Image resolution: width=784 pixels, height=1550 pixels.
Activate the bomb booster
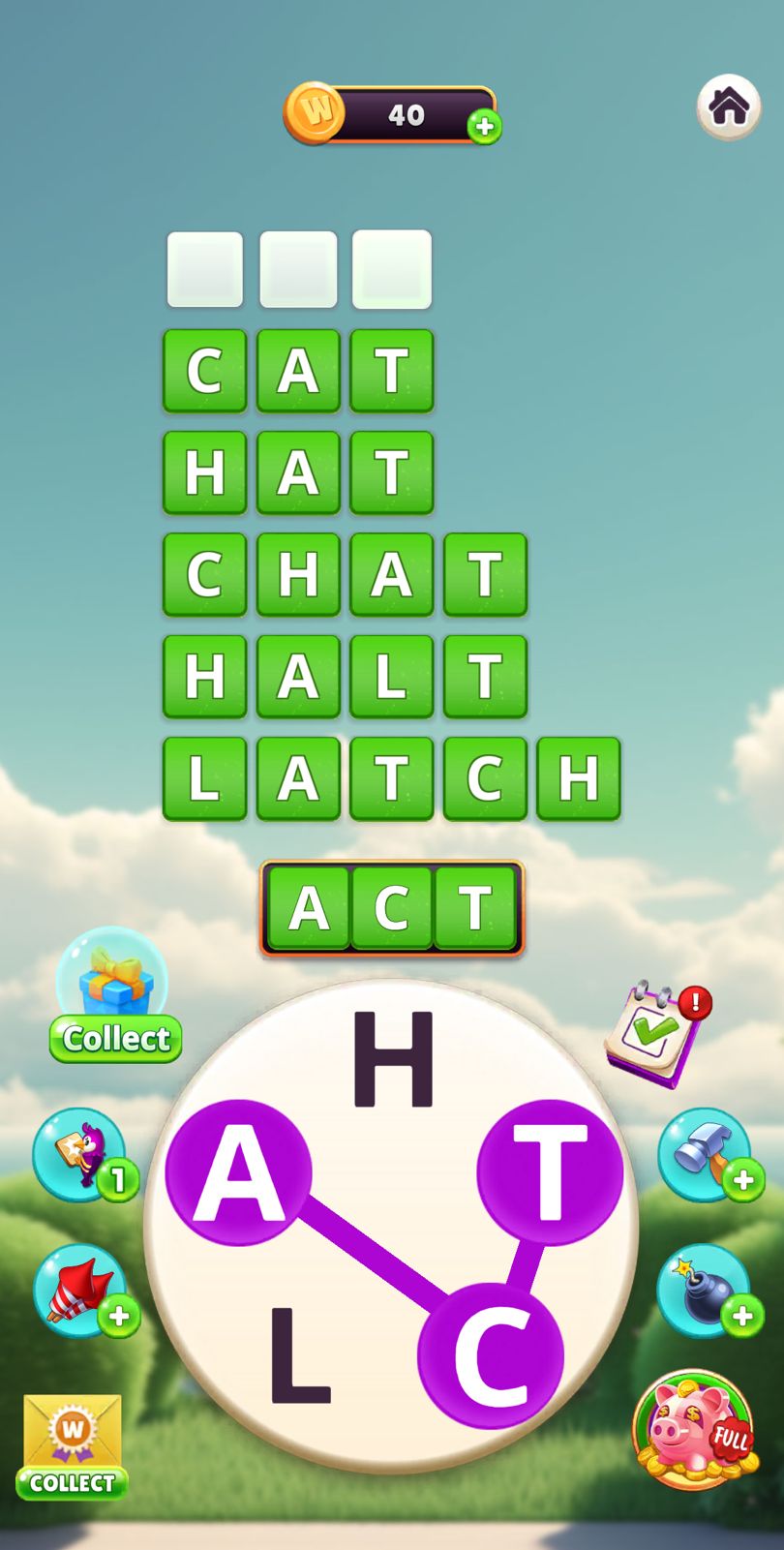coord(706,1291)
